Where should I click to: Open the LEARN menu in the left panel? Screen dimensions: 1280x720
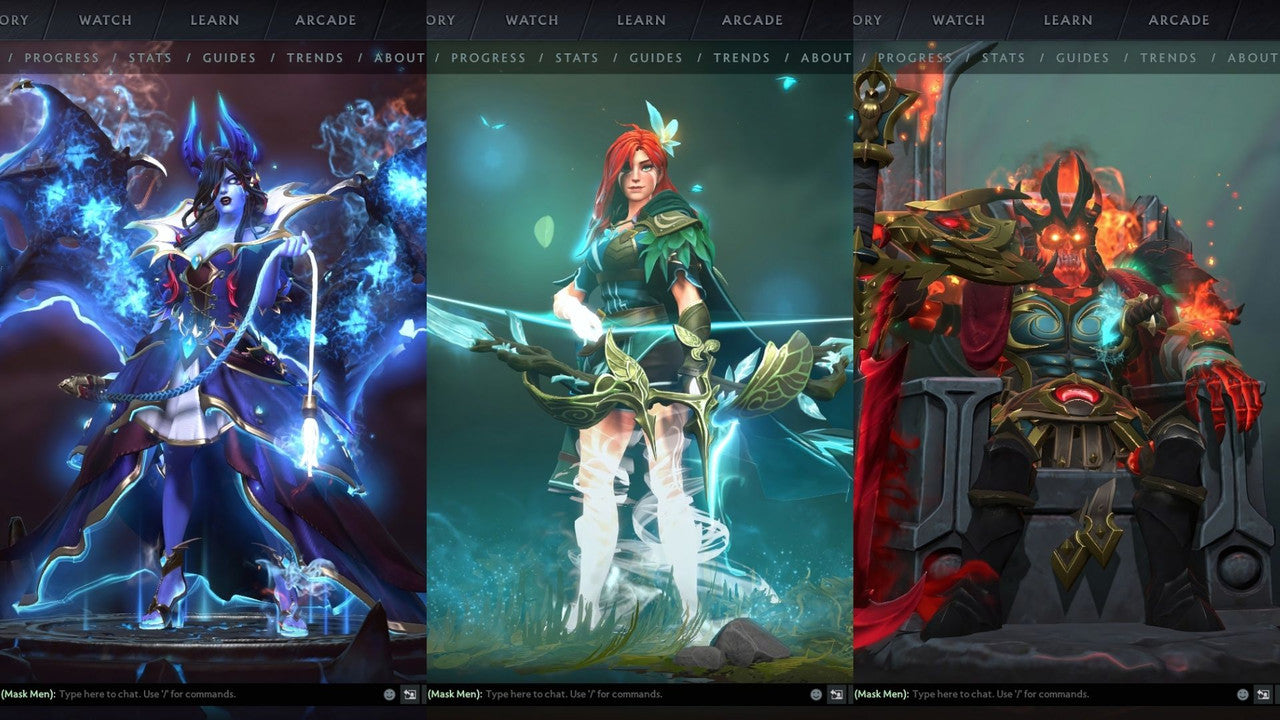[214, 20]
